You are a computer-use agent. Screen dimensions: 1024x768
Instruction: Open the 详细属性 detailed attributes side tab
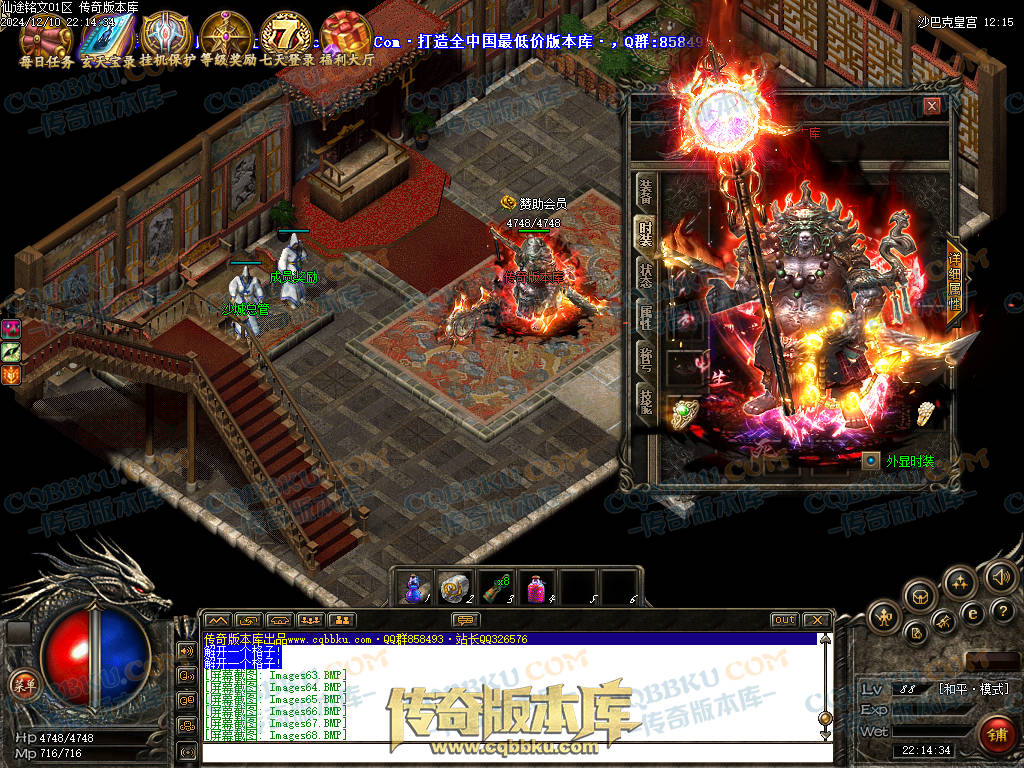(954, 283)
